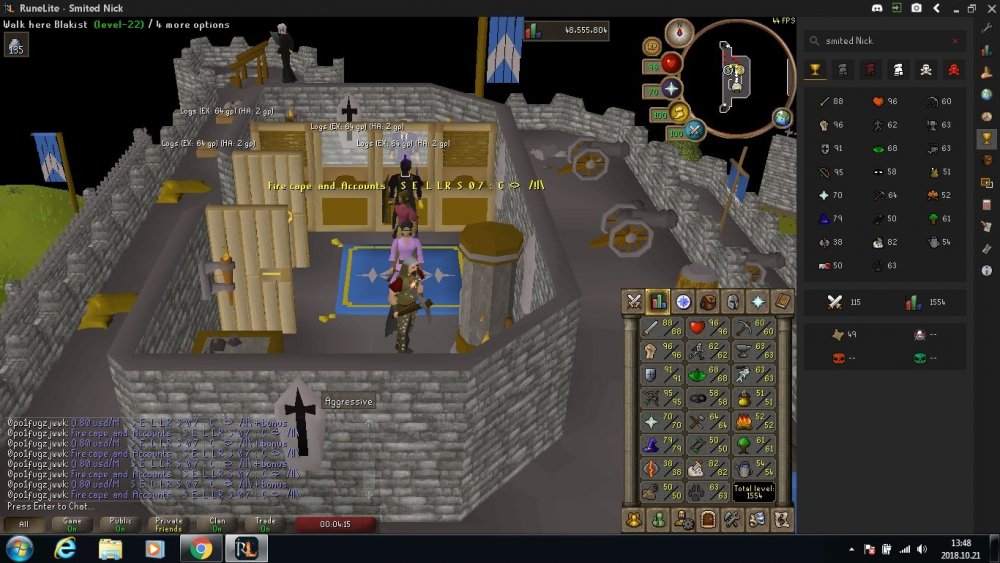Open the Combat Options tab
Screen dimensions: 1000x563
coord(633,301)
